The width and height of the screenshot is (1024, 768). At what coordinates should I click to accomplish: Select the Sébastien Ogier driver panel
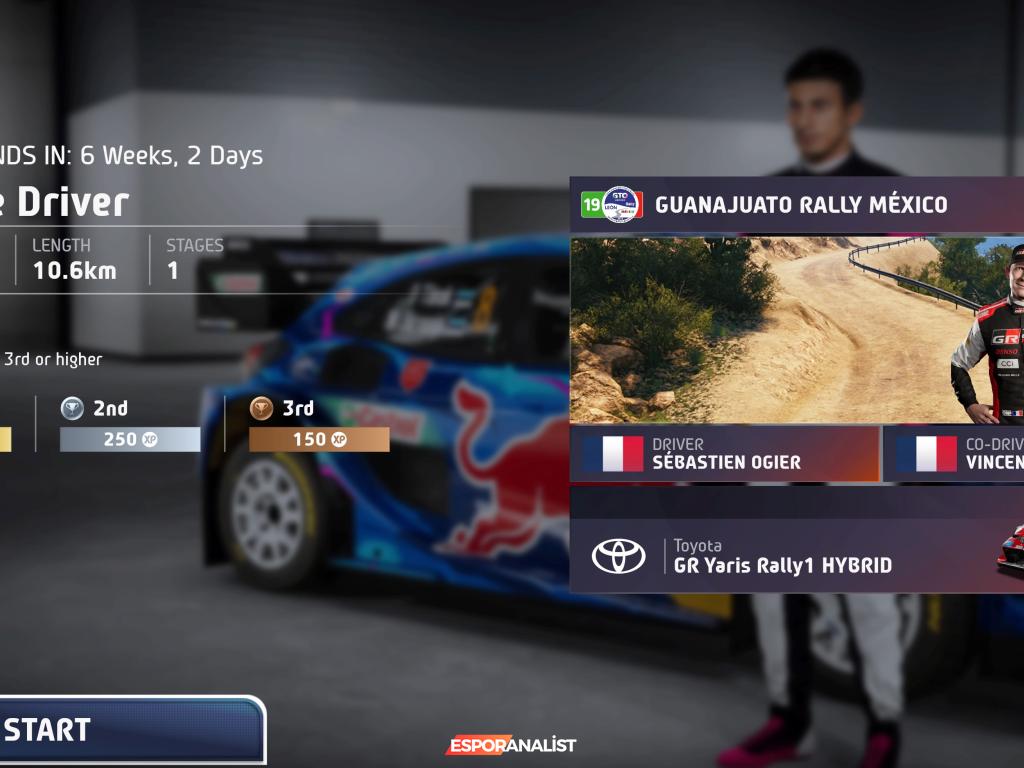pos(725,454)
